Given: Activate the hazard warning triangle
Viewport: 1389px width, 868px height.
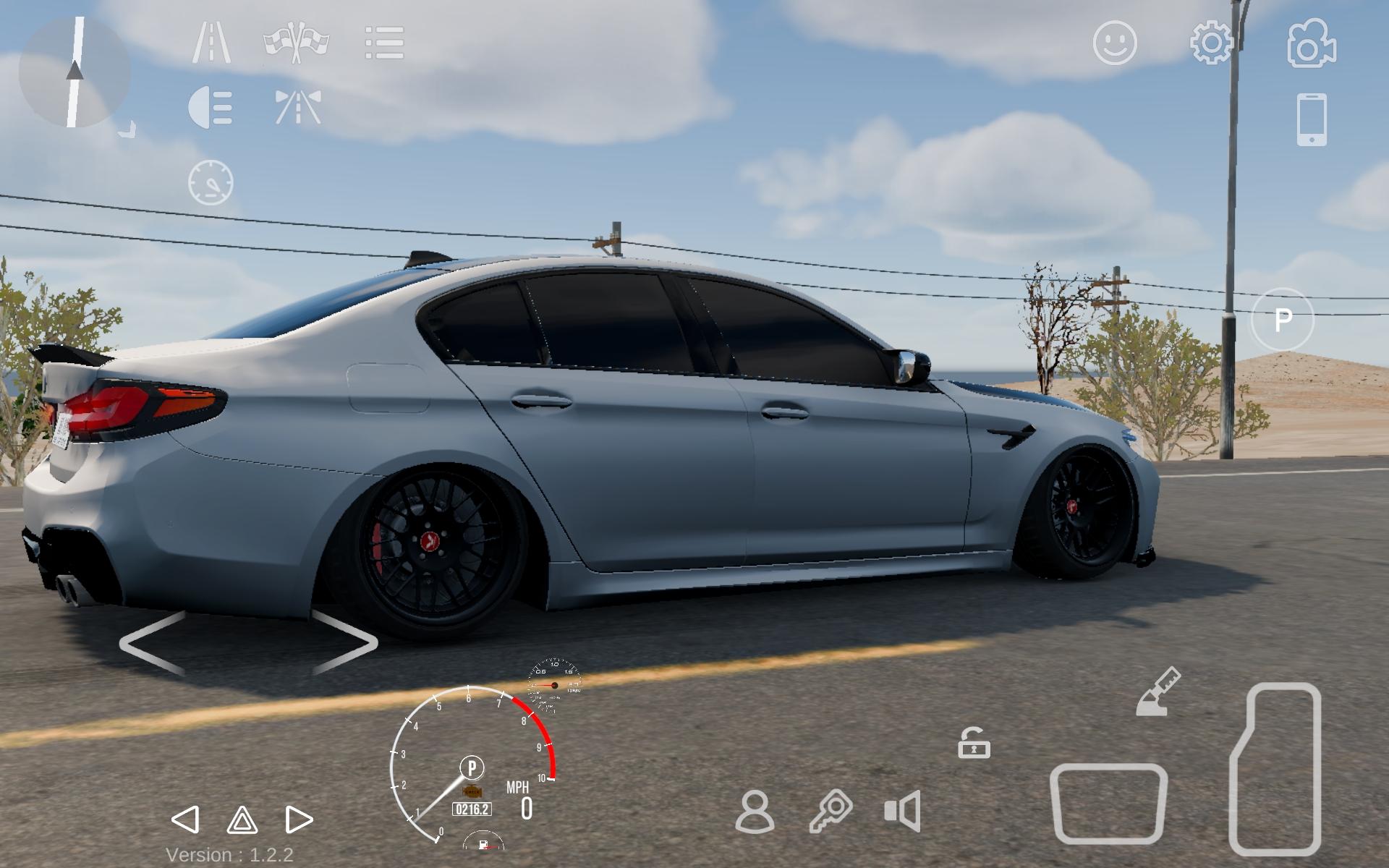Looking at the screenshot, I should (x=242, y=820).
